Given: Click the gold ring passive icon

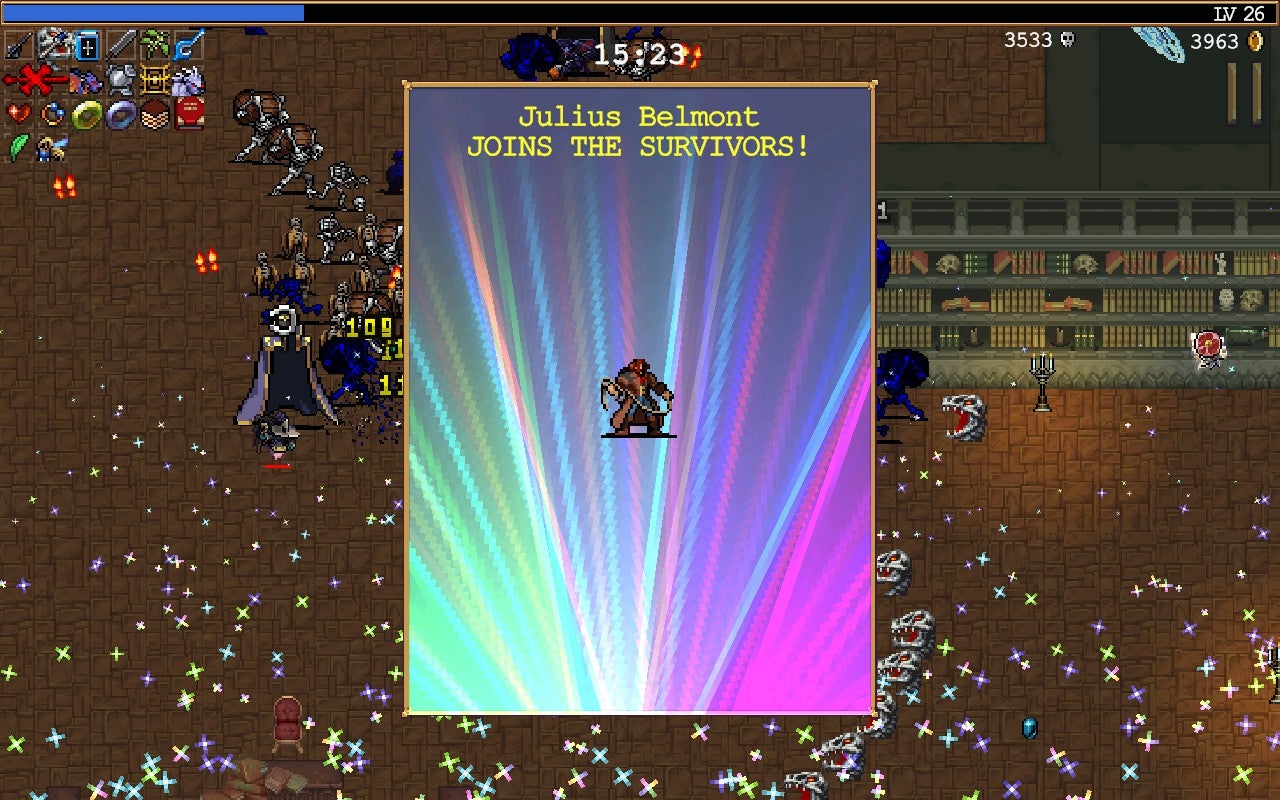Looking at the screenshot, I should coord(52,112).
